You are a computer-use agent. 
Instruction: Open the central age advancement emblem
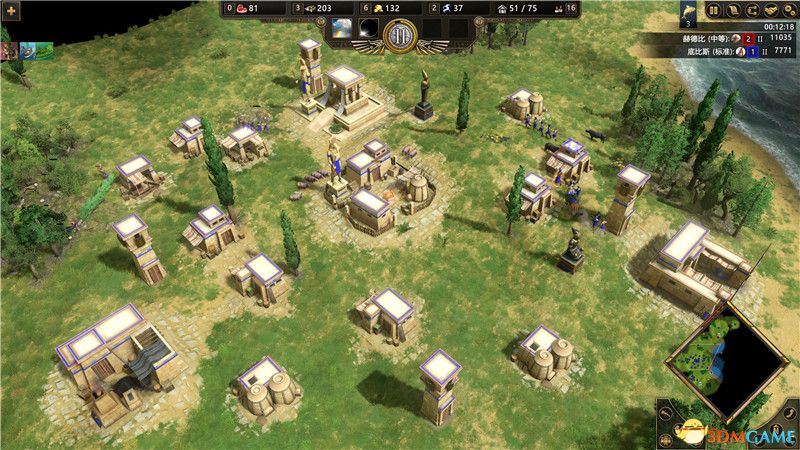[400, 36]
